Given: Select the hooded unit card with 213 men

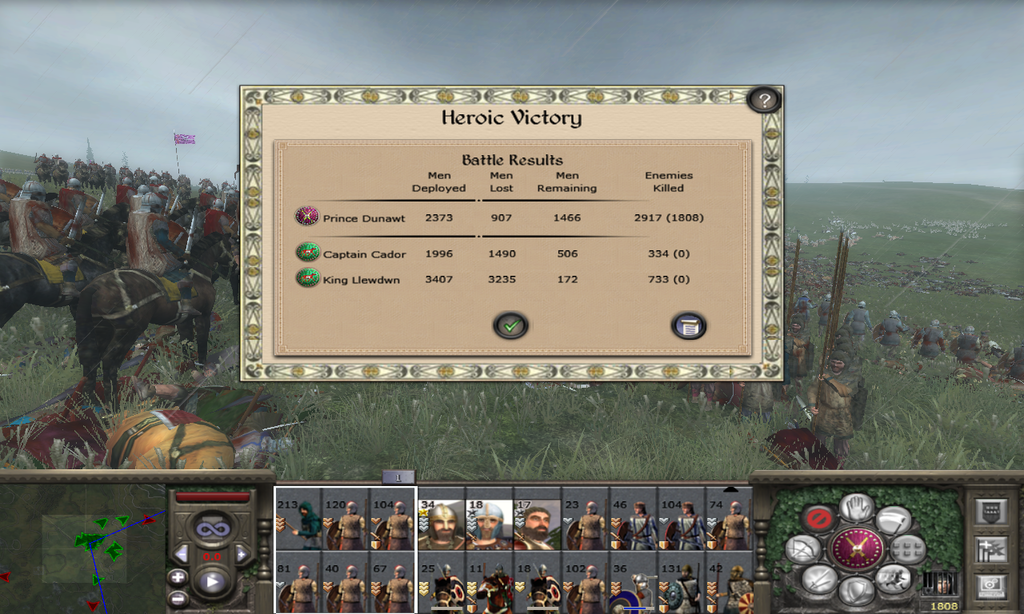Looking at the screenshot, I should pos(299,525).
